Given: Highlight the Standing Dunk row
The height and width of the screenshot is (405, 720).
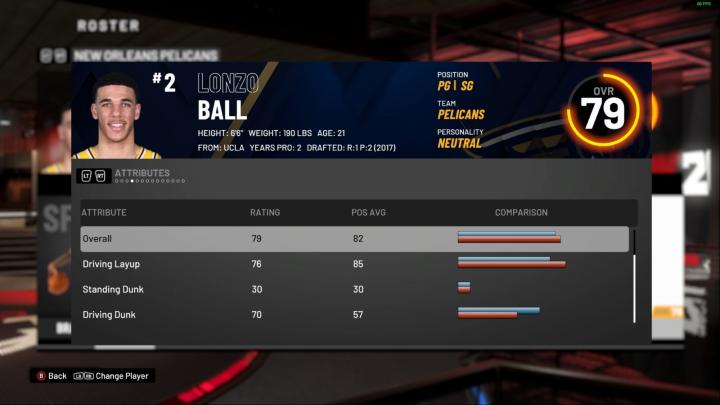Looking at the screenshot, I should (x=354, y=289).
